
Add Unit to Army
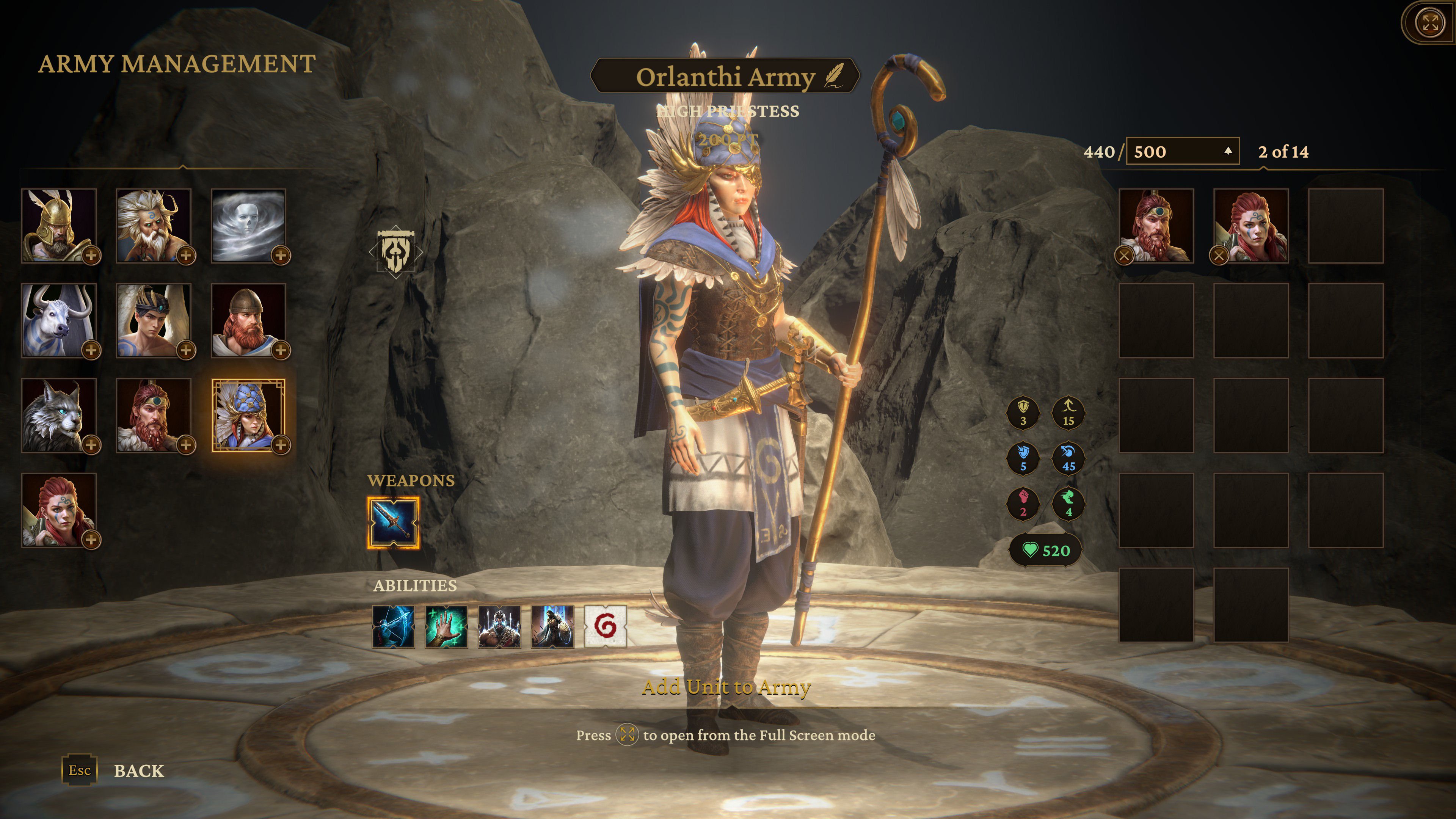(726, 687)
